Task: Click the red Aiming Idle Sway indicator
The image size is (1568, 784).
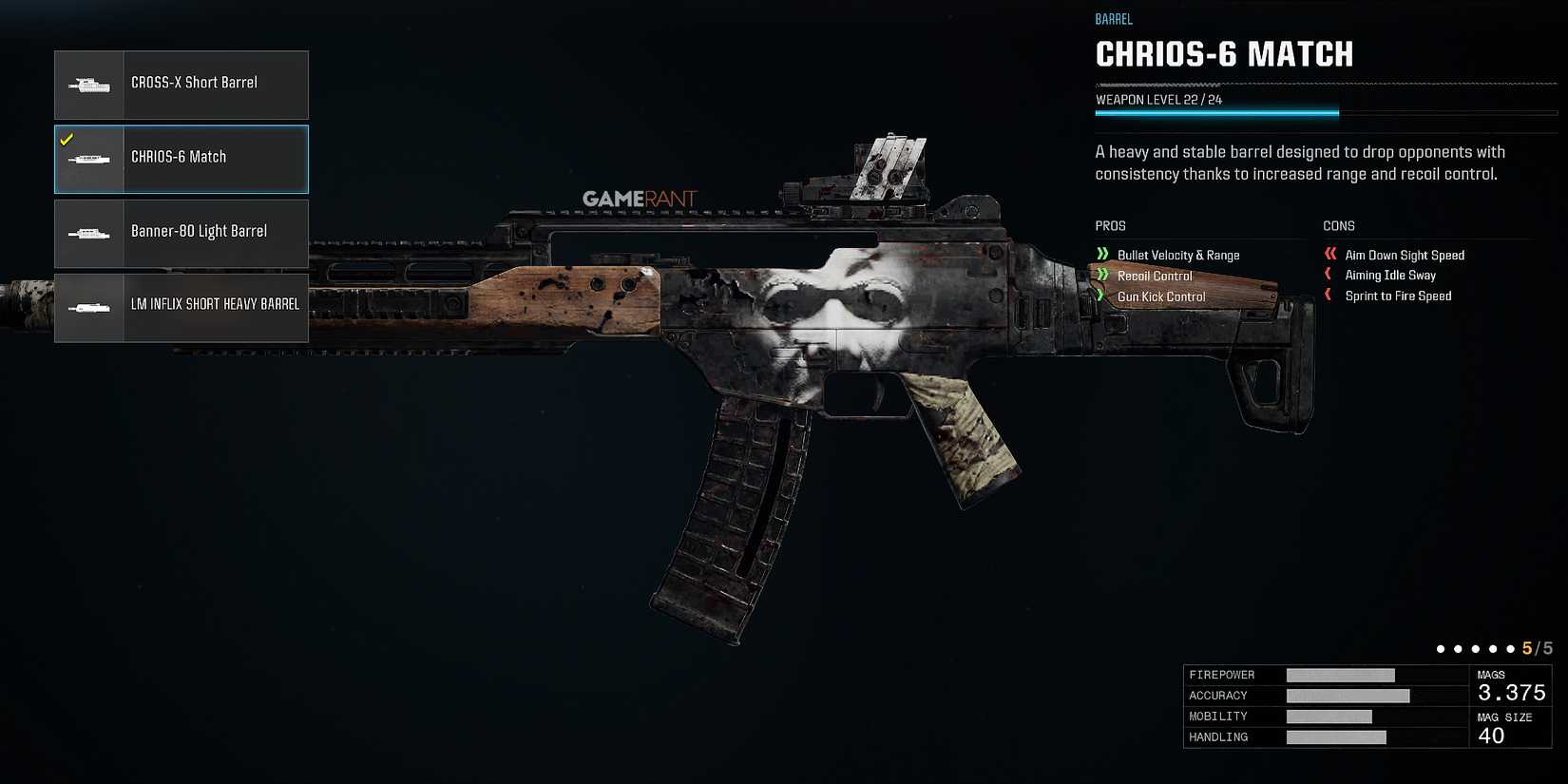Action: [x=1328, y=275]
